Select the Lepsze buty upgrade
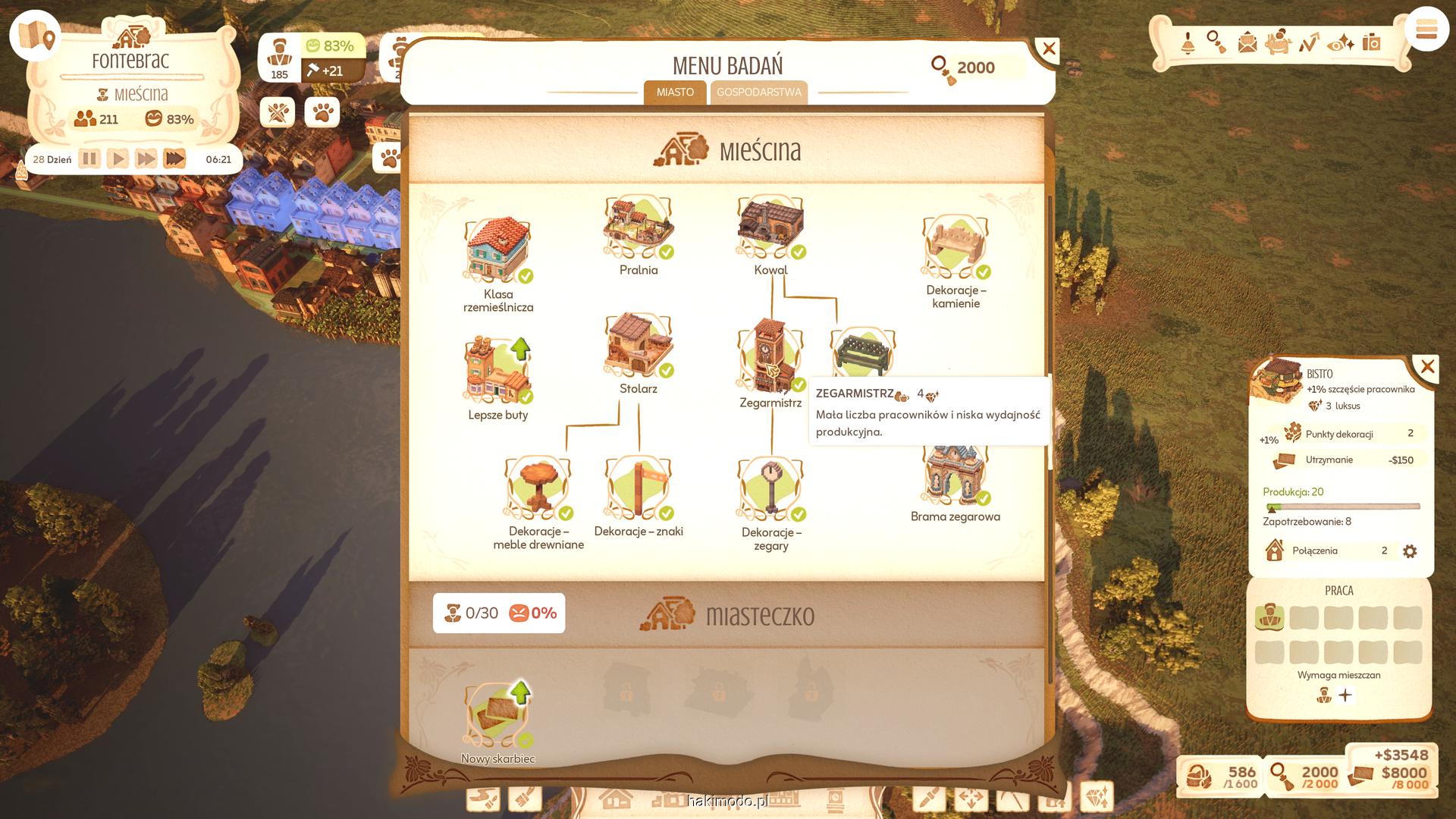This screenshot has height=819, width=1456. point(497,371)
